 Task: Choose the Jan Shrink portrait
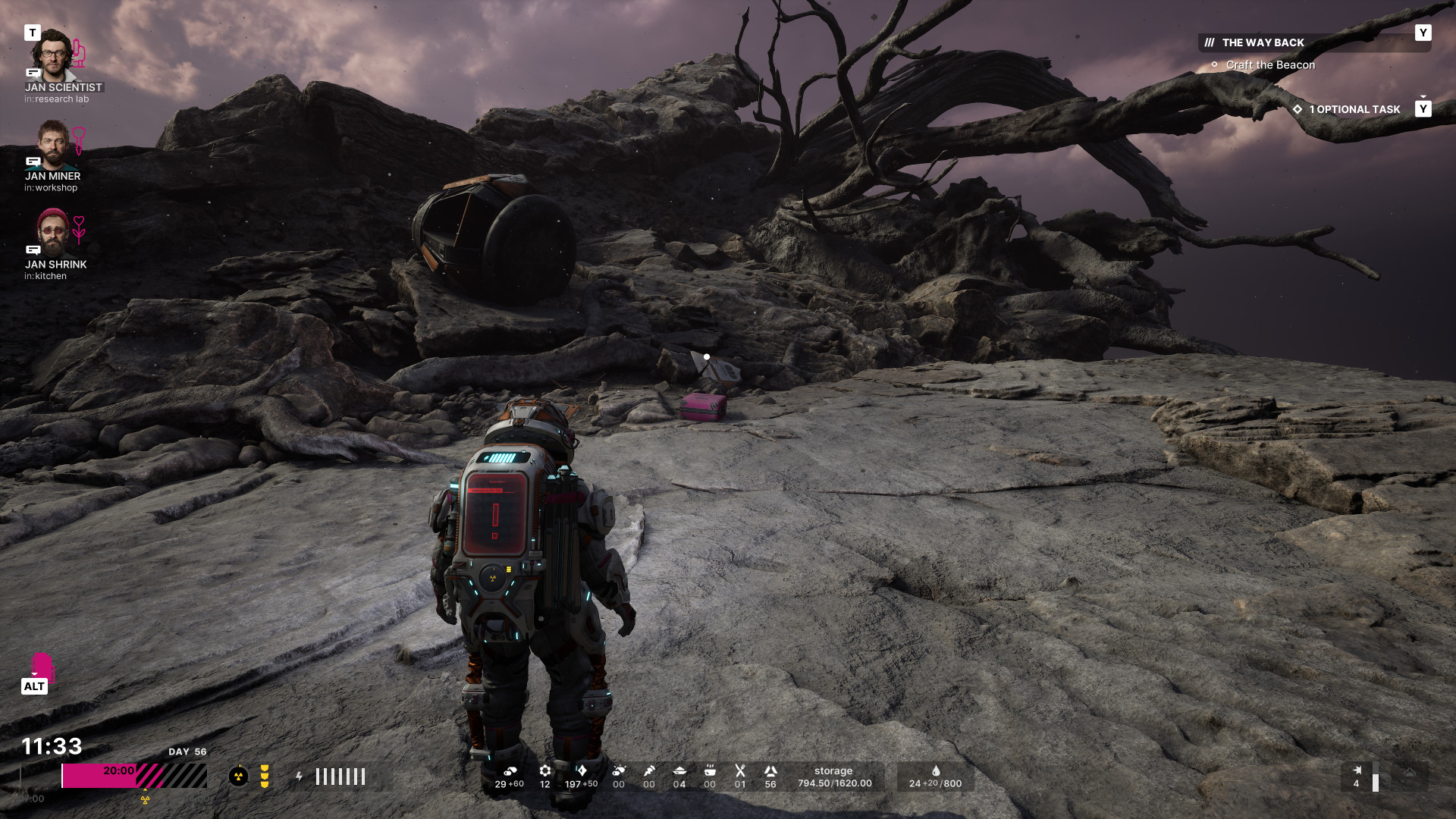pyautogui.click(x=52, y=233)
